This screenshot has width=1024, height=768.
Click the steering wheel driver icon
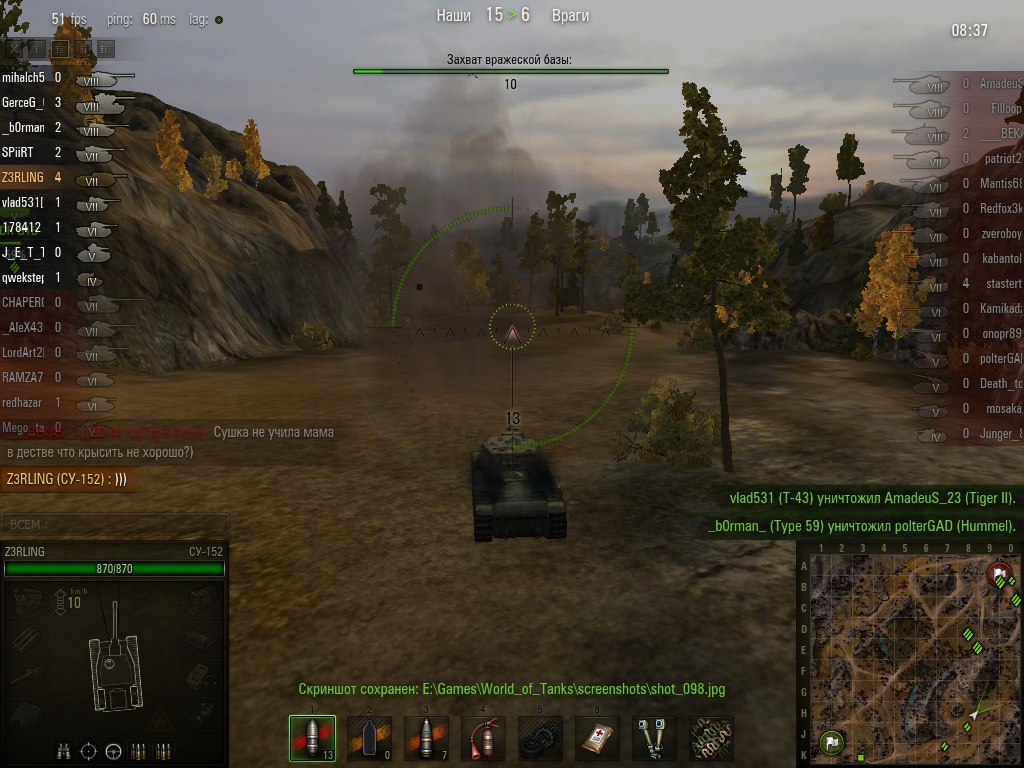click(x=113, y=750)
